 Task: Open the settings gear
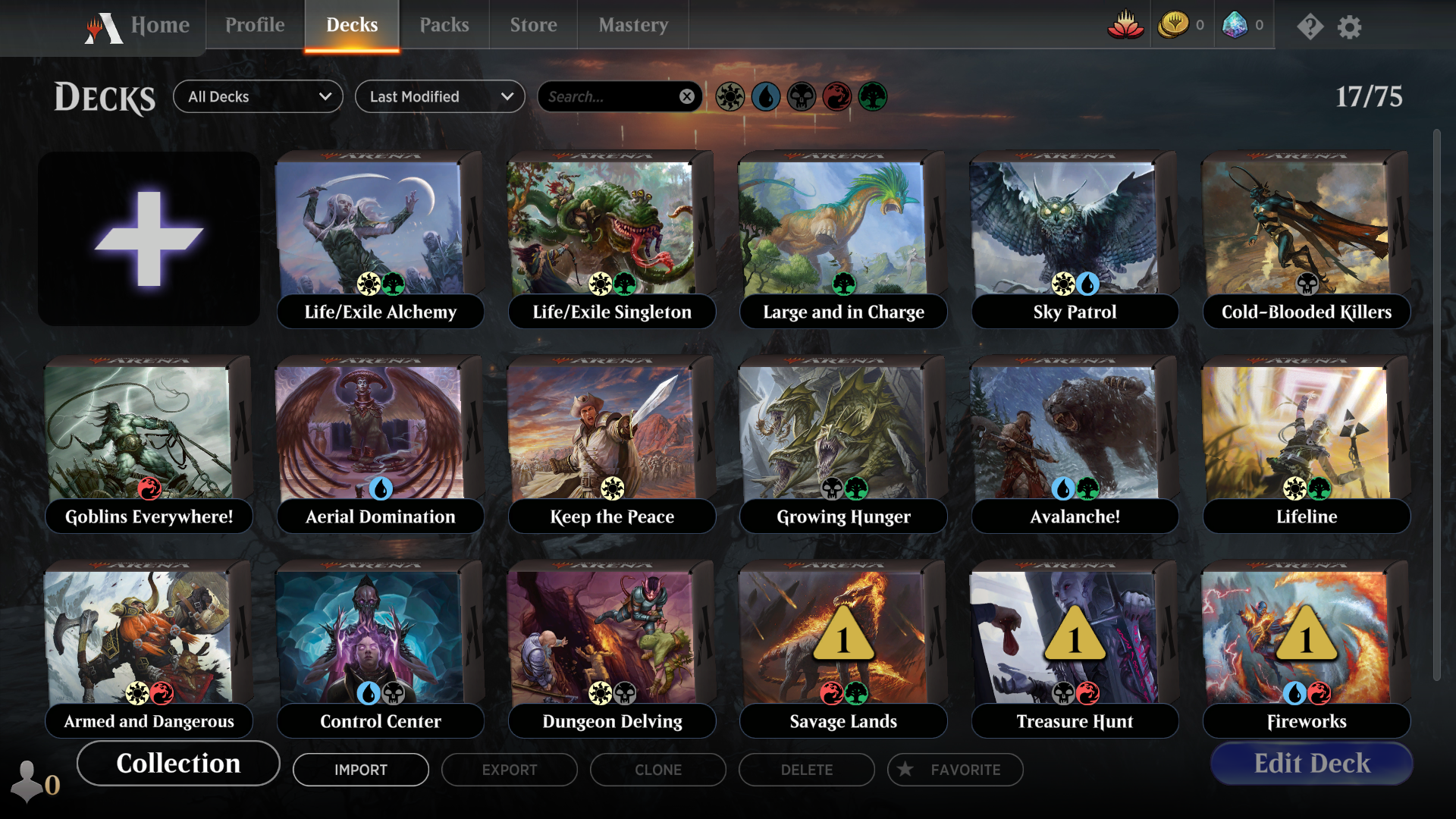point(1349,27)
